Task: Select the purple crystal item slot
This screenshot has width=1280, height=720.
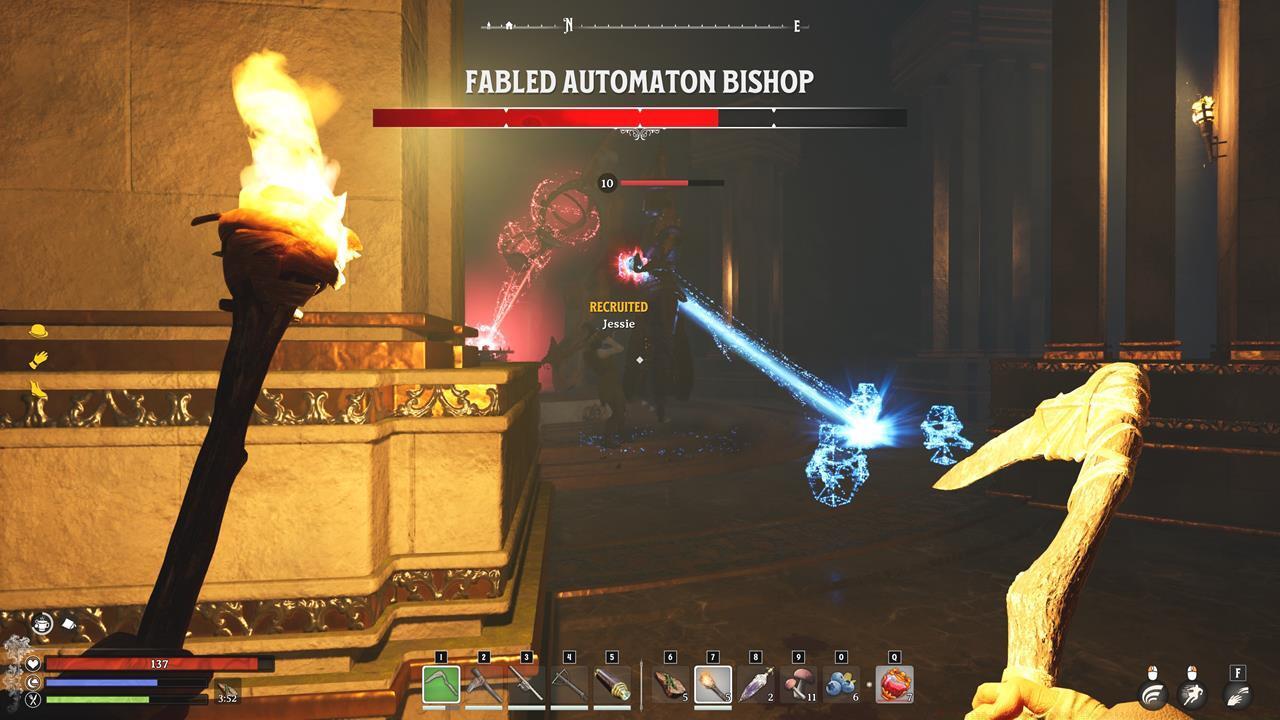Action: tap(755, 685)
